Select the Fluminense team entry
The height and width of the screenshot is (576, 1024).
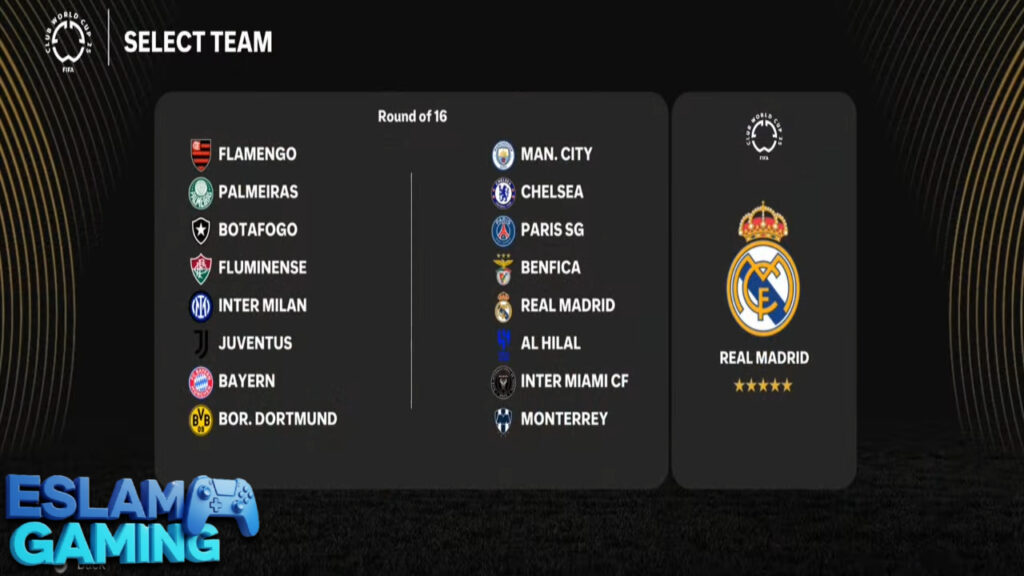pyautogui.click(x=261, y=268)
